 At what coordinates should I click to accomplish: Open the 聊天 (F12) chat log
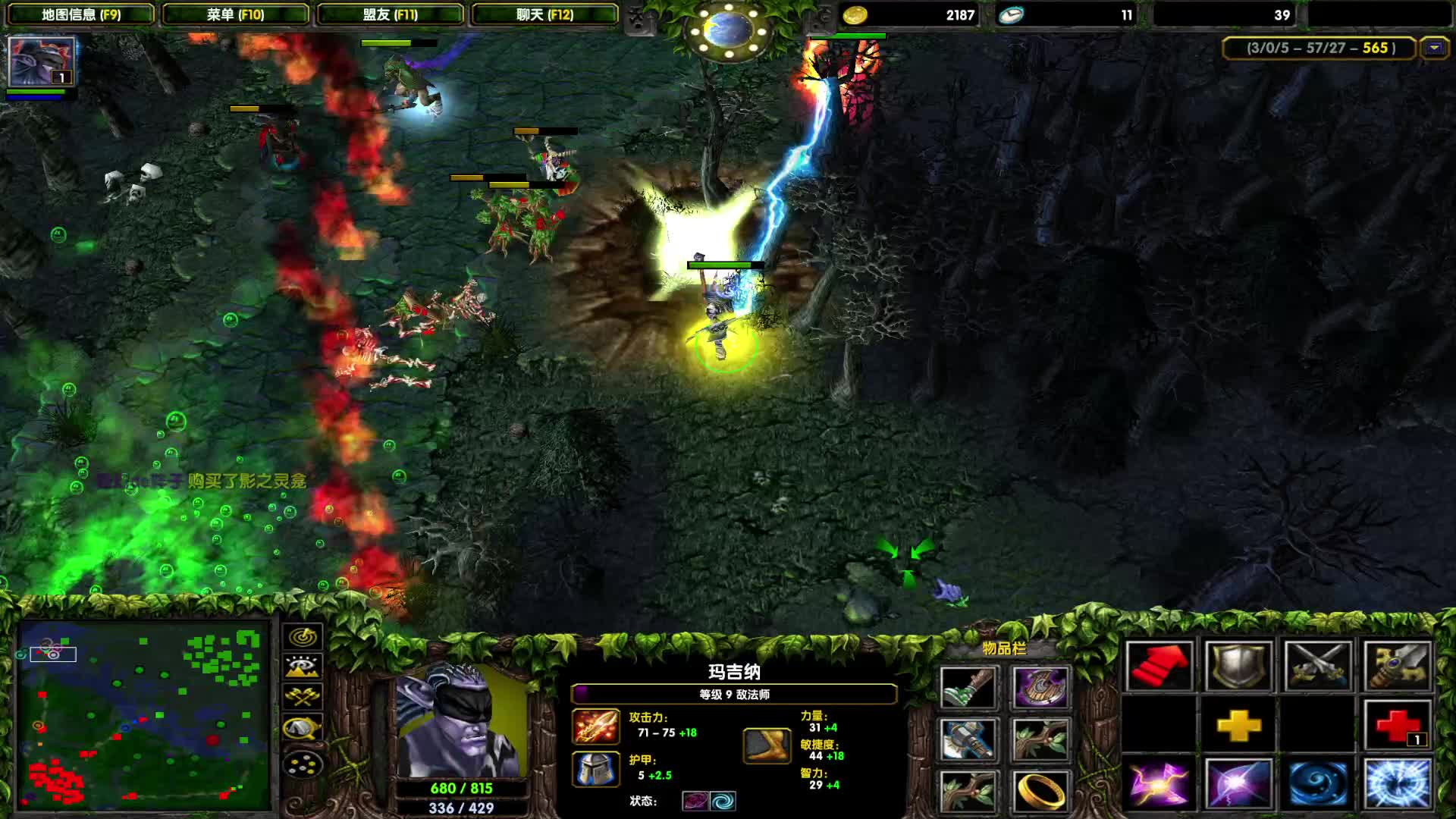coord(544,14)
